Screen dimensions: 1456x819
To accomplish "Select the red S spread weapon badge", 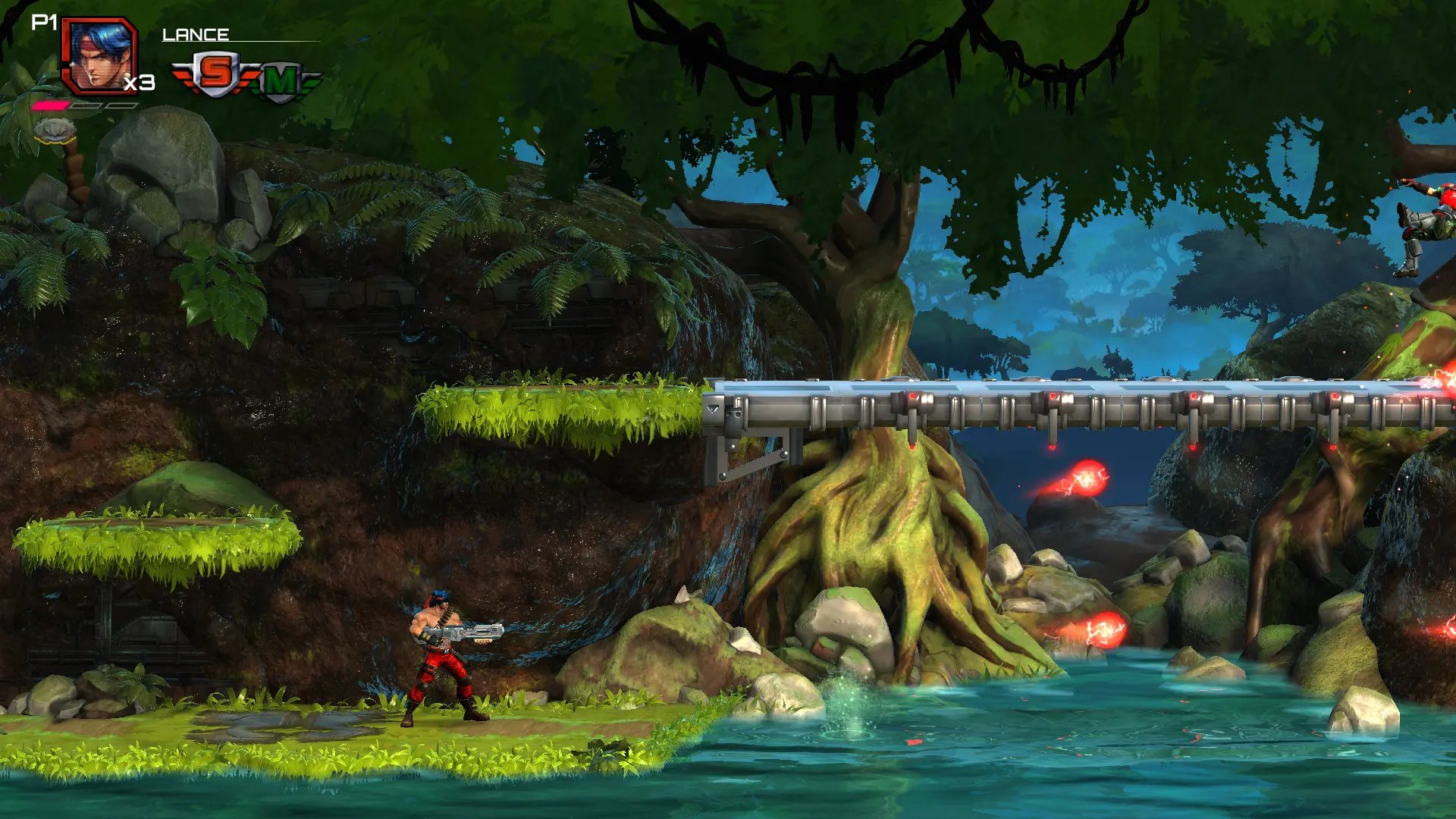I will (215, 74).
